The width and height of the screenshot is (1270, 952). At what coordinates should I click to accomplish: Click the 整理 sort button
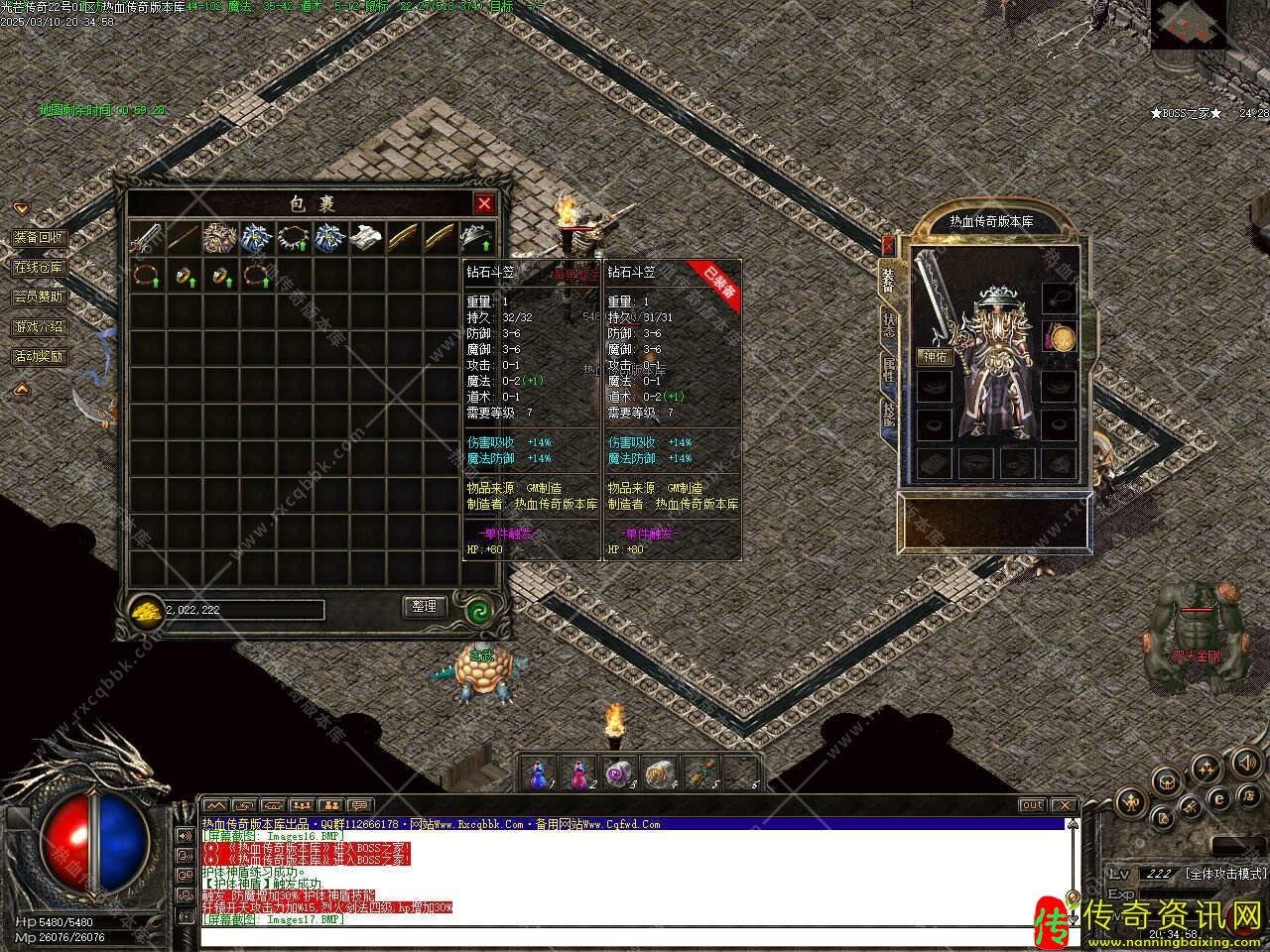424,606
